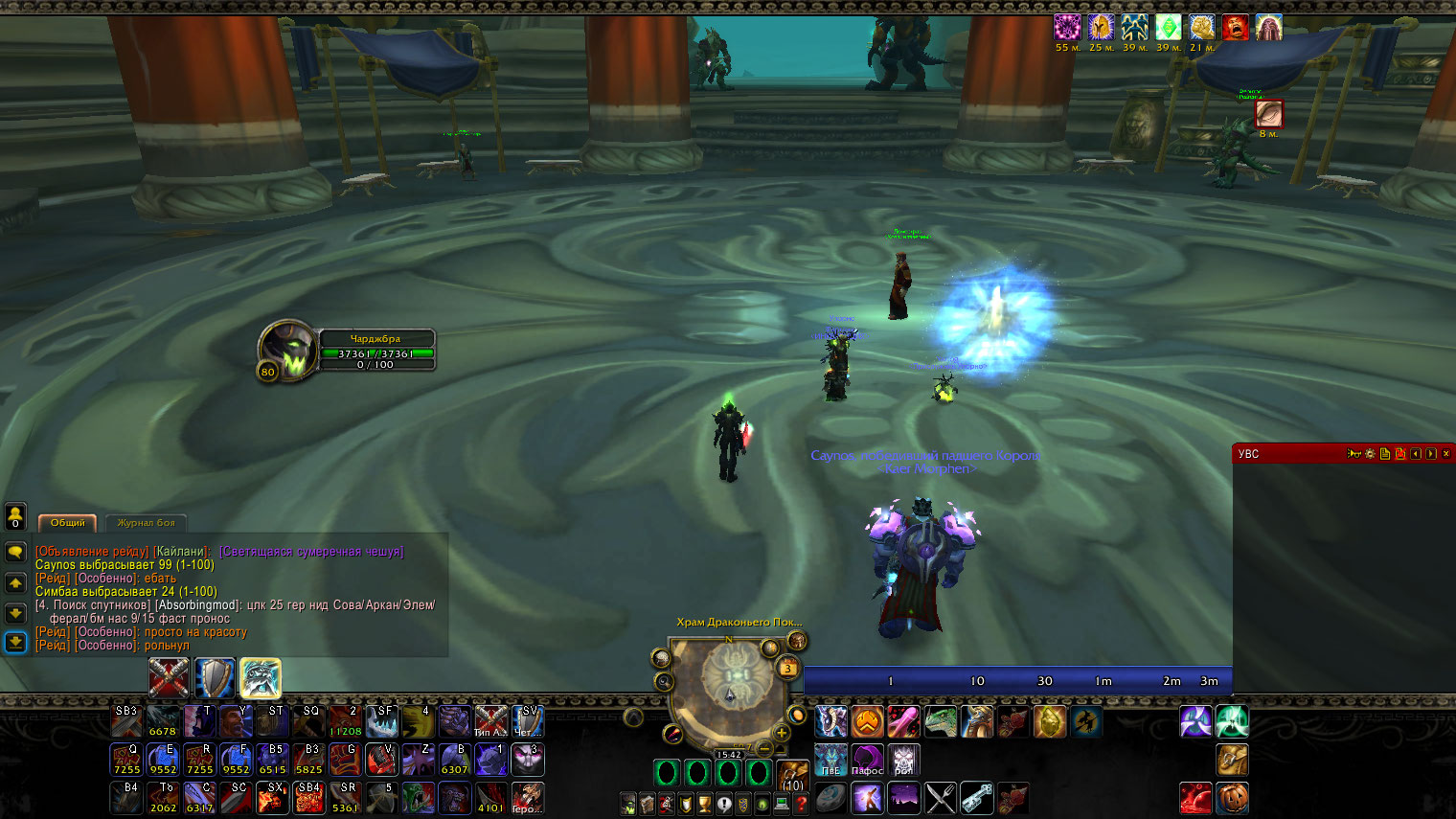This screenshot has width=1456, height=819.
Task: Select the Battle Stance crossed swords icon
Action: tap(169, 678)
